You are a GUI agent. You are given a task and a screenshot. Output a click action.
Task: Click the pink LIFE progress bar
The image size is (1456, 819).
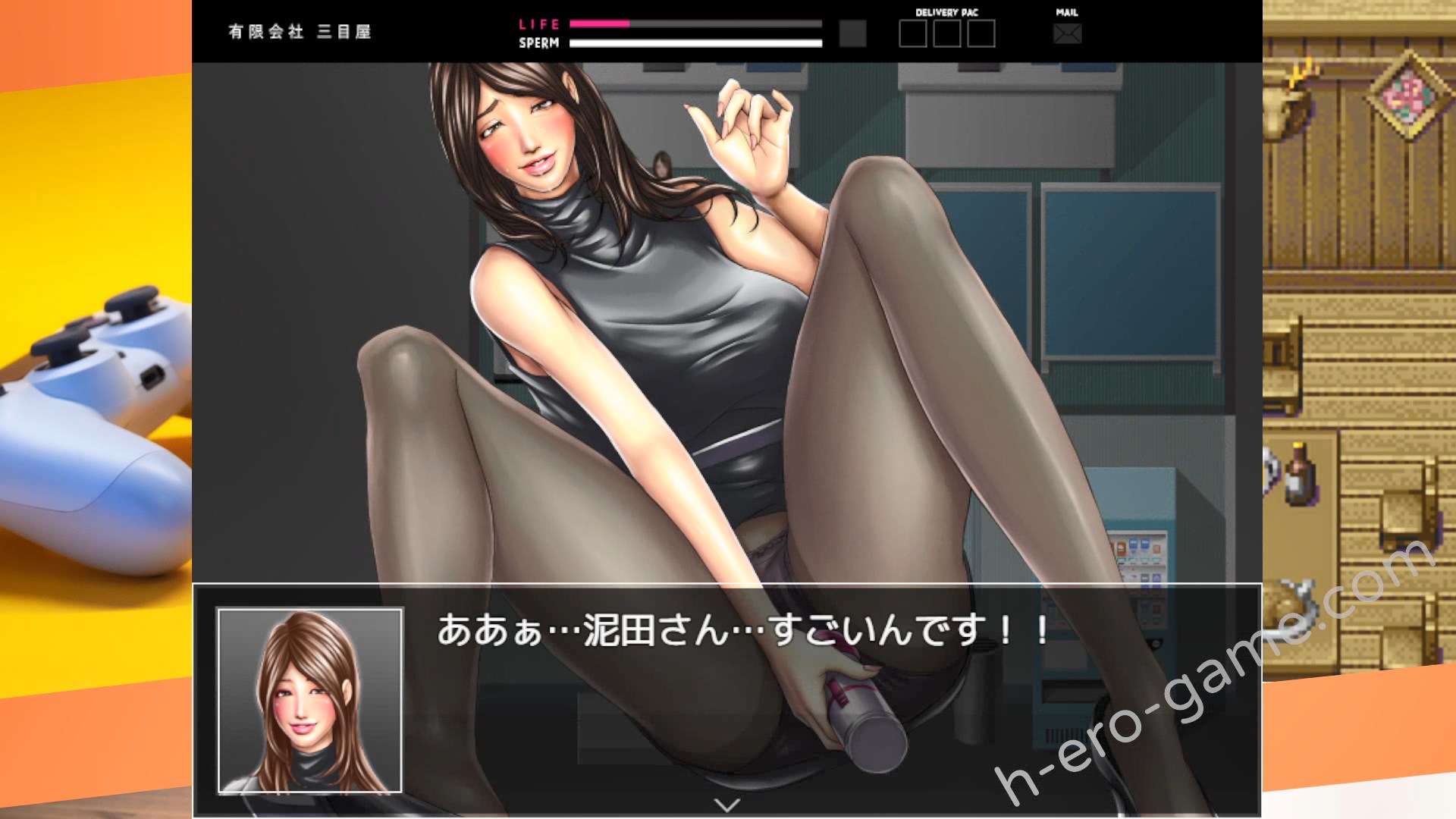(599, 24)
